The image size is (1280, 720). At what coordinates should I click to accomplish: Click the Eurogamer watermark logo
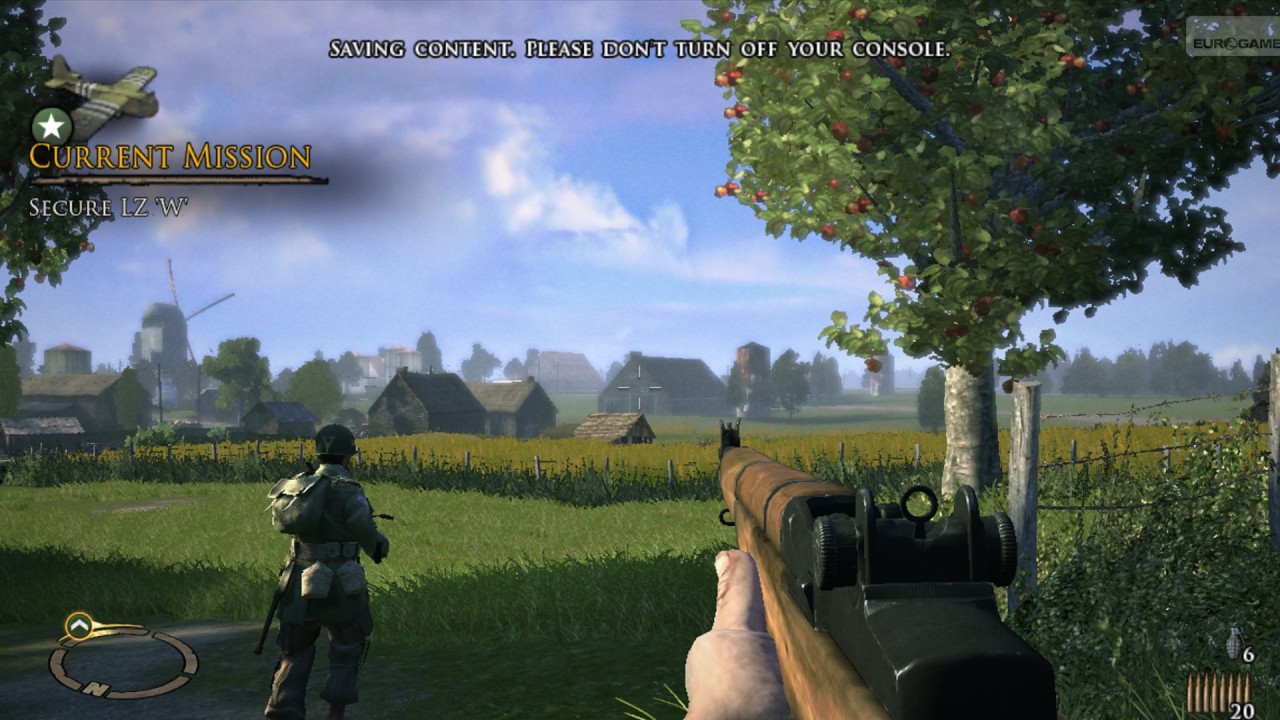1232,42
